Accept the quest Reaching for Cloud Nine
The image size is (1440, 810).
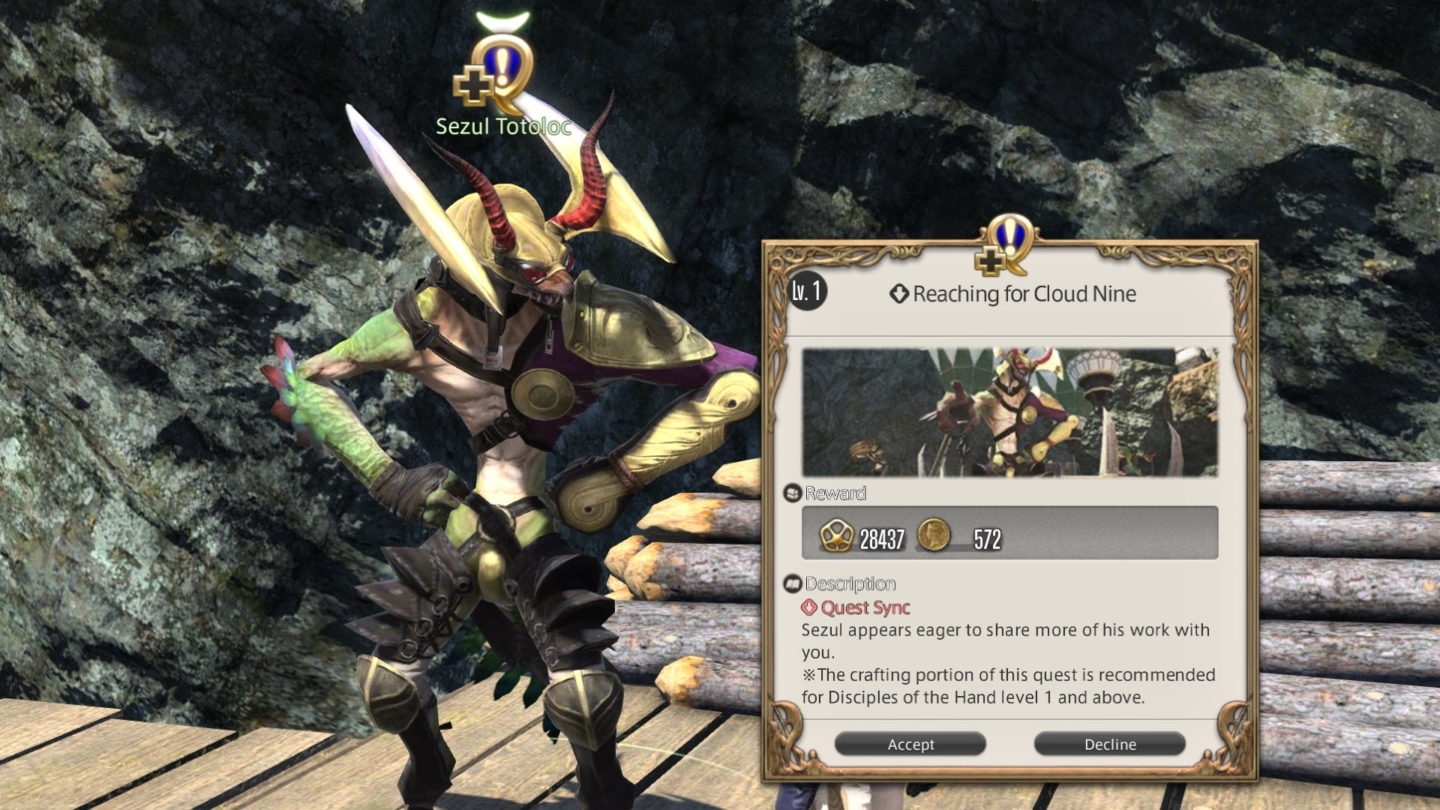click(x=910, y=744)
